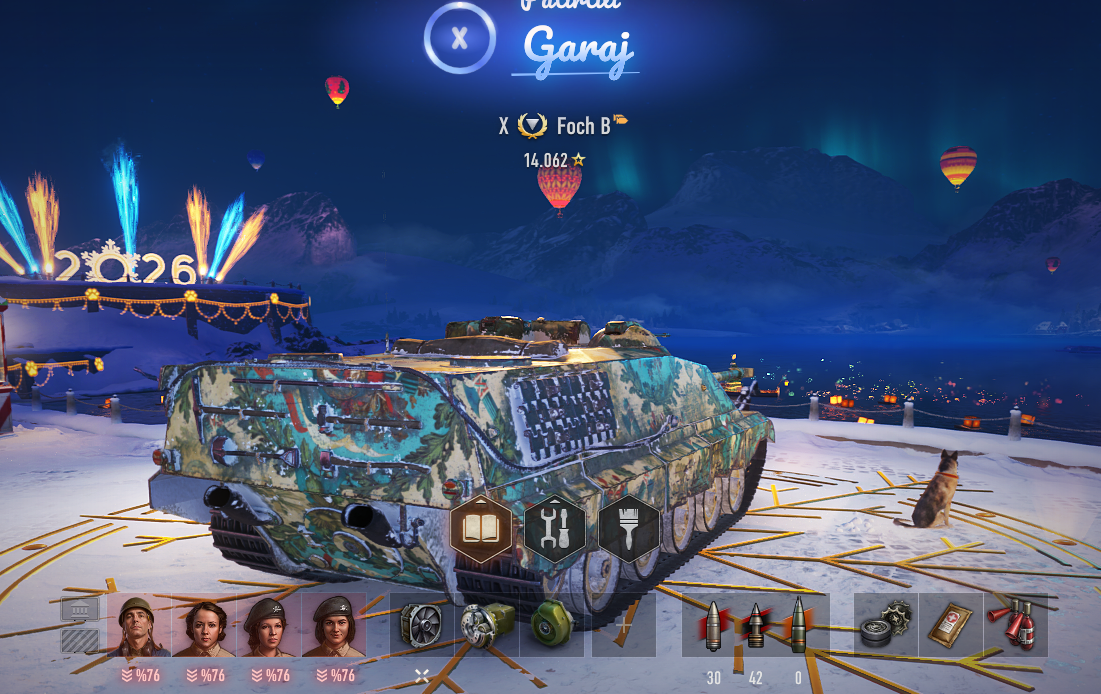Select the first shell with 30 rounds
This screenshot has height=694, width=1101.
tap(713, 626)
